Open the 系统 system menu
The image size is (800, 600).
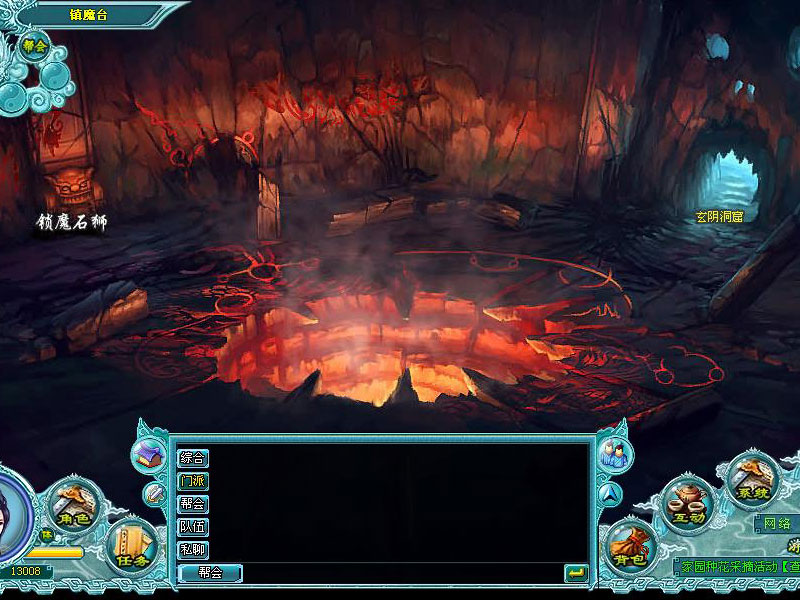point(749,480)
